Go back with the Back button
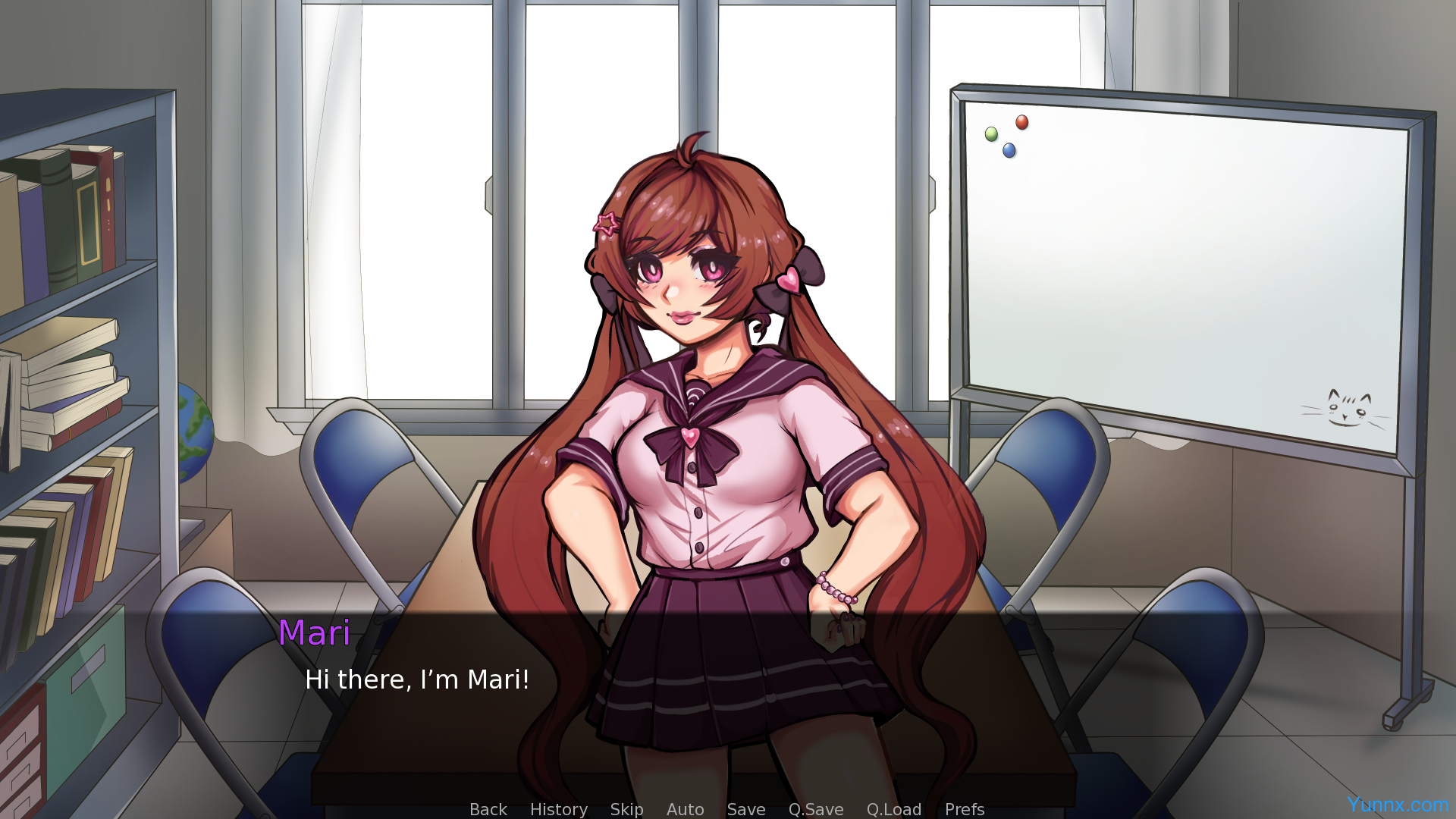 click(488, 809)
